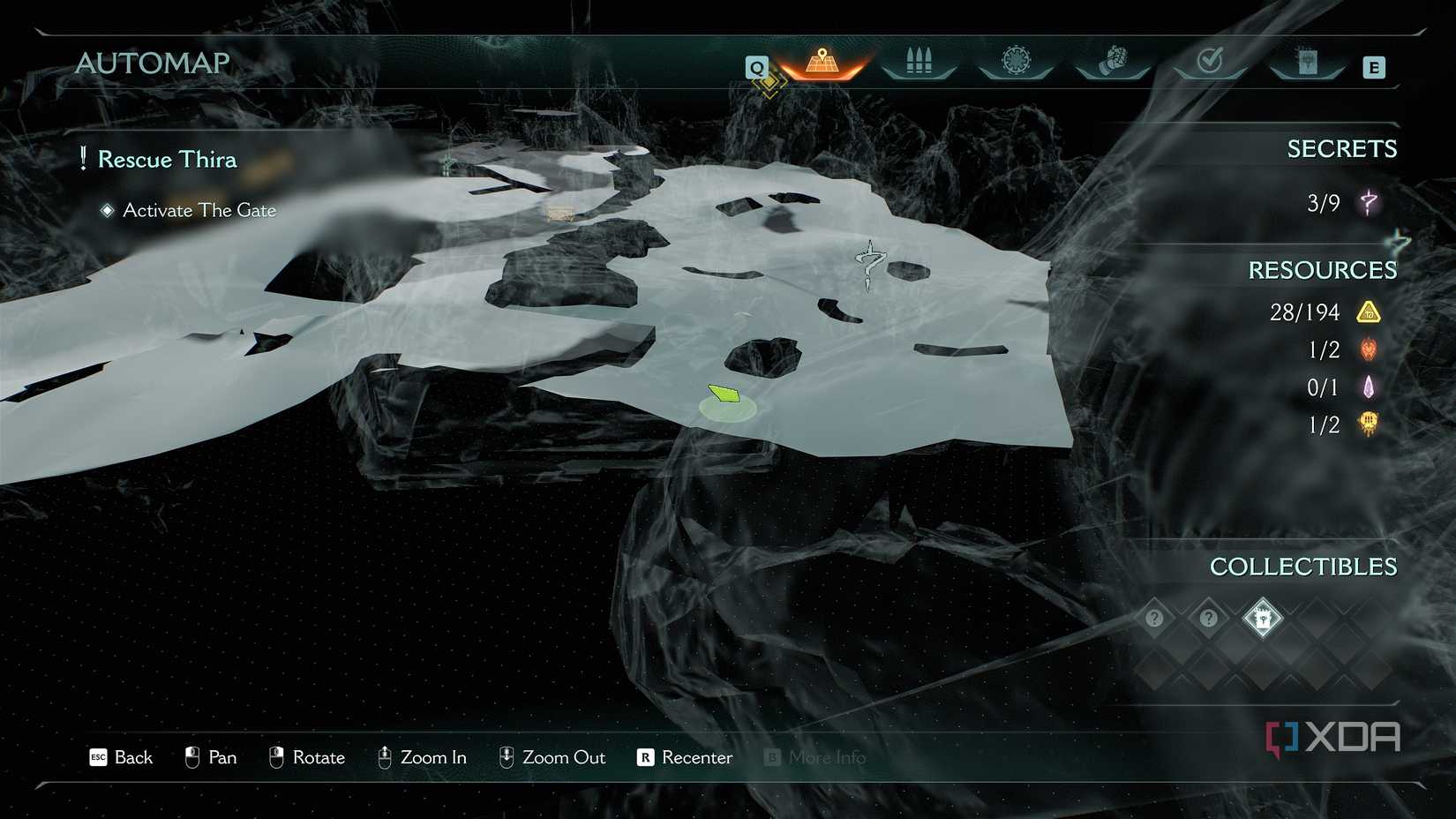Screen dimensions: 1456x819
Task: Open the checkmark objectives tab
Action: pyautogui.click(x=1209, y=62)
